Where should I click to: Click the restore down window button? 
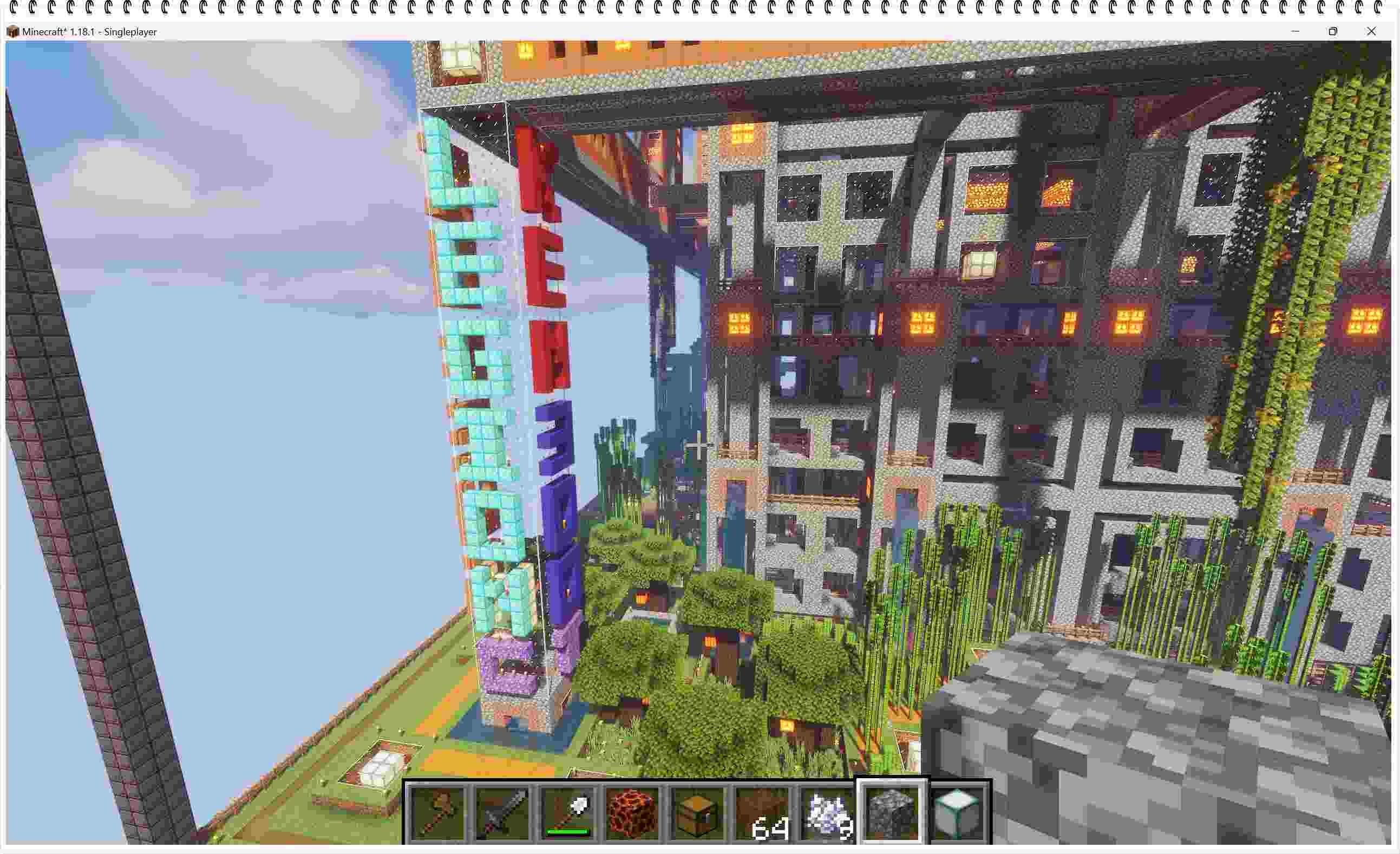point(1332,32)
